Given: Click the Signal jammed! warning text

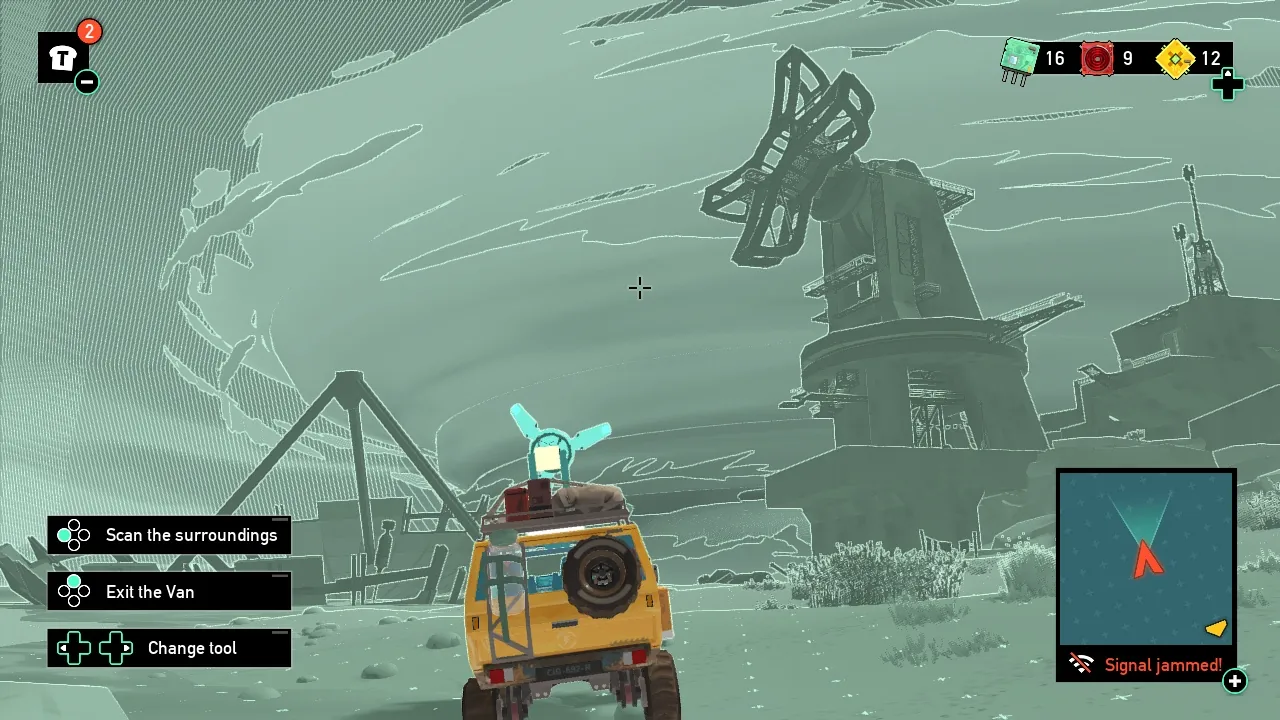Looking at the screenshot, I should (1165, 664).
